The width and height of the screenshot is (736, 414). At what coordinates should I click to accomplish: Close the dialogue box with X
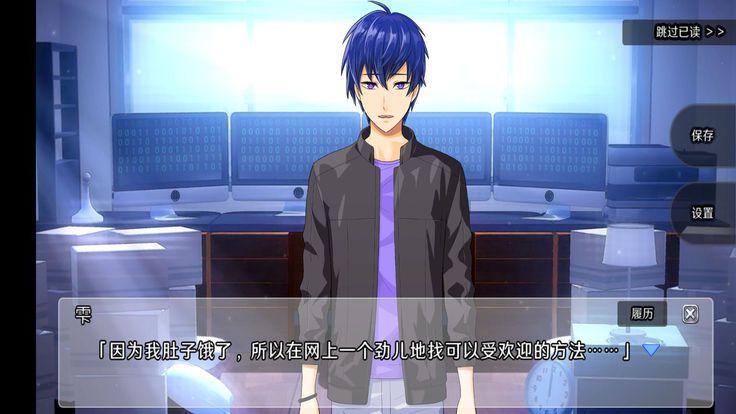(690, 314)
